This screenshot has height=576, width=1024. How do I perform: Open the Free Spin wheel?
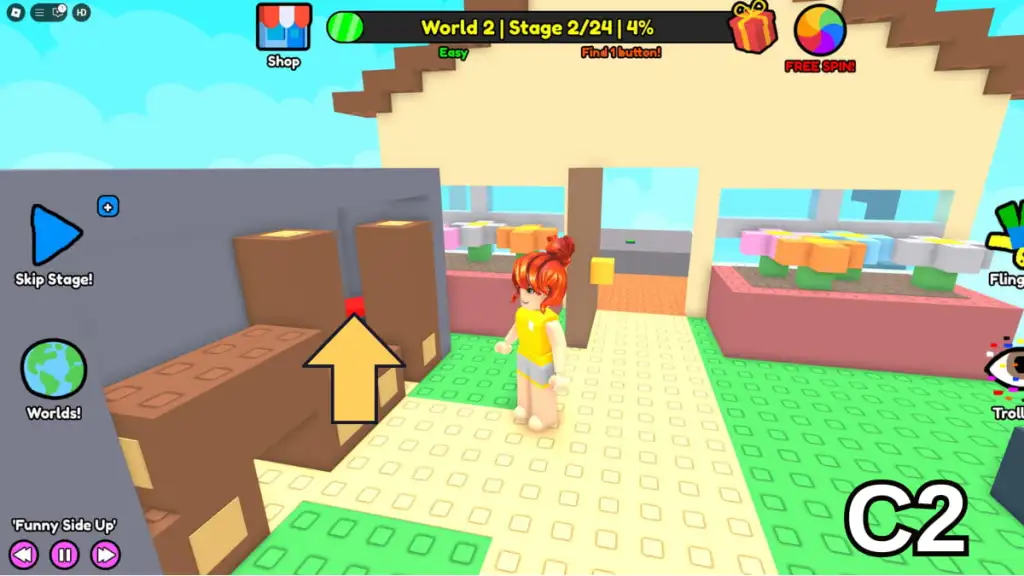point(820,30)
